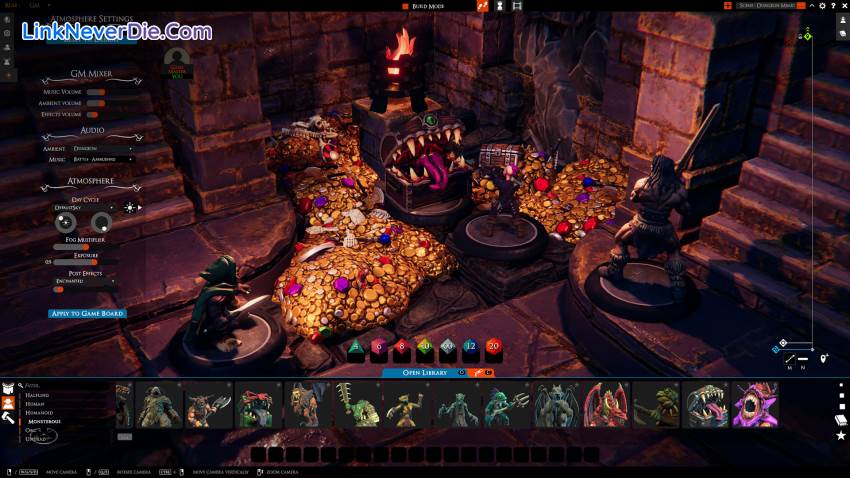850x478 pixels.
Task: Roll the red d20 die
Action: pos(492,351)
